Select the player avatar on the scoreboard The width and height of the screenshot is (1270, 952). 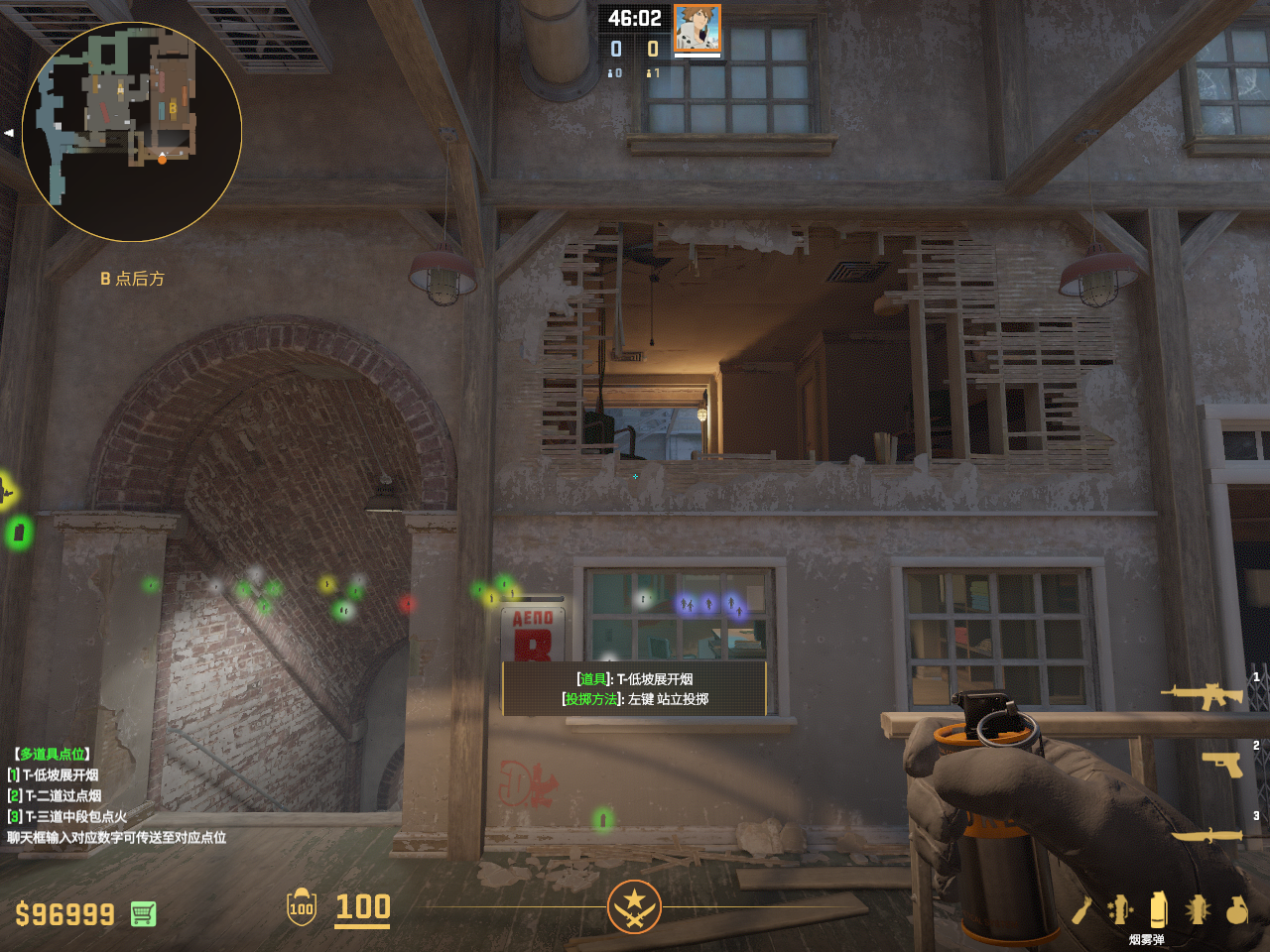pyautogui.click(x=697, y=28)
